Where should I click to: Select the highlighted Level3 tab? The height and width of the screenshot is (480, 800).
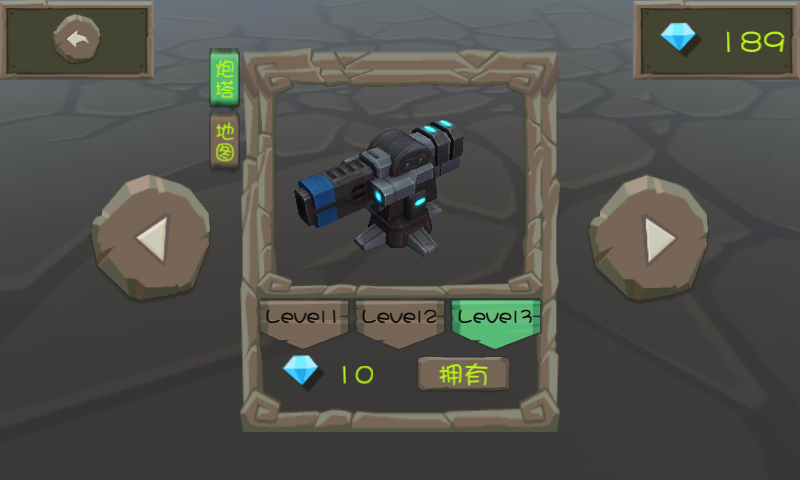click(497, 320)
